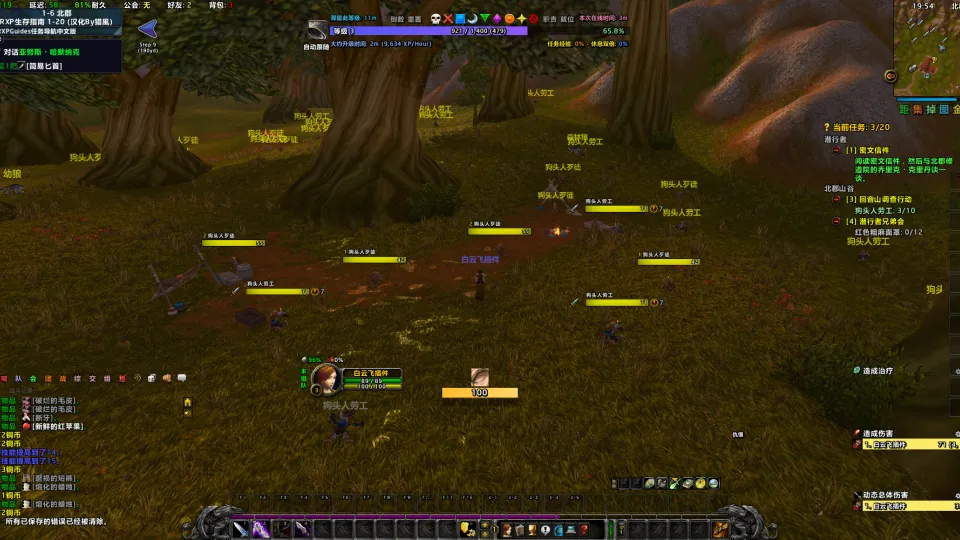Click the 密文信件 quest in tracker
The height and width of the screenshot is (540, 960).
coord(866,150)
